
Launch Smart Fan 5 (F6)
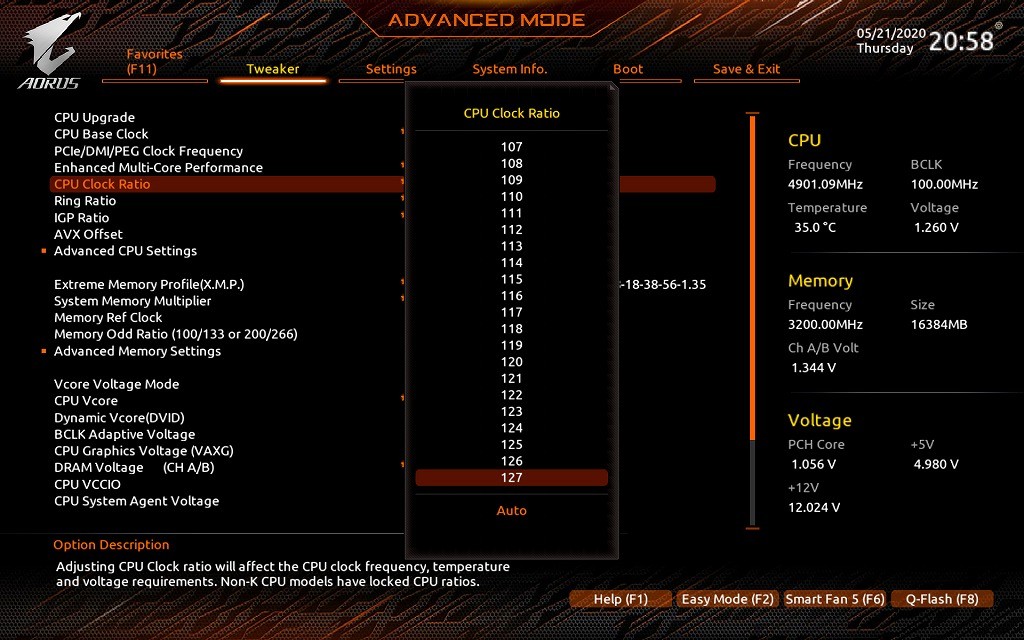(835, 599)
